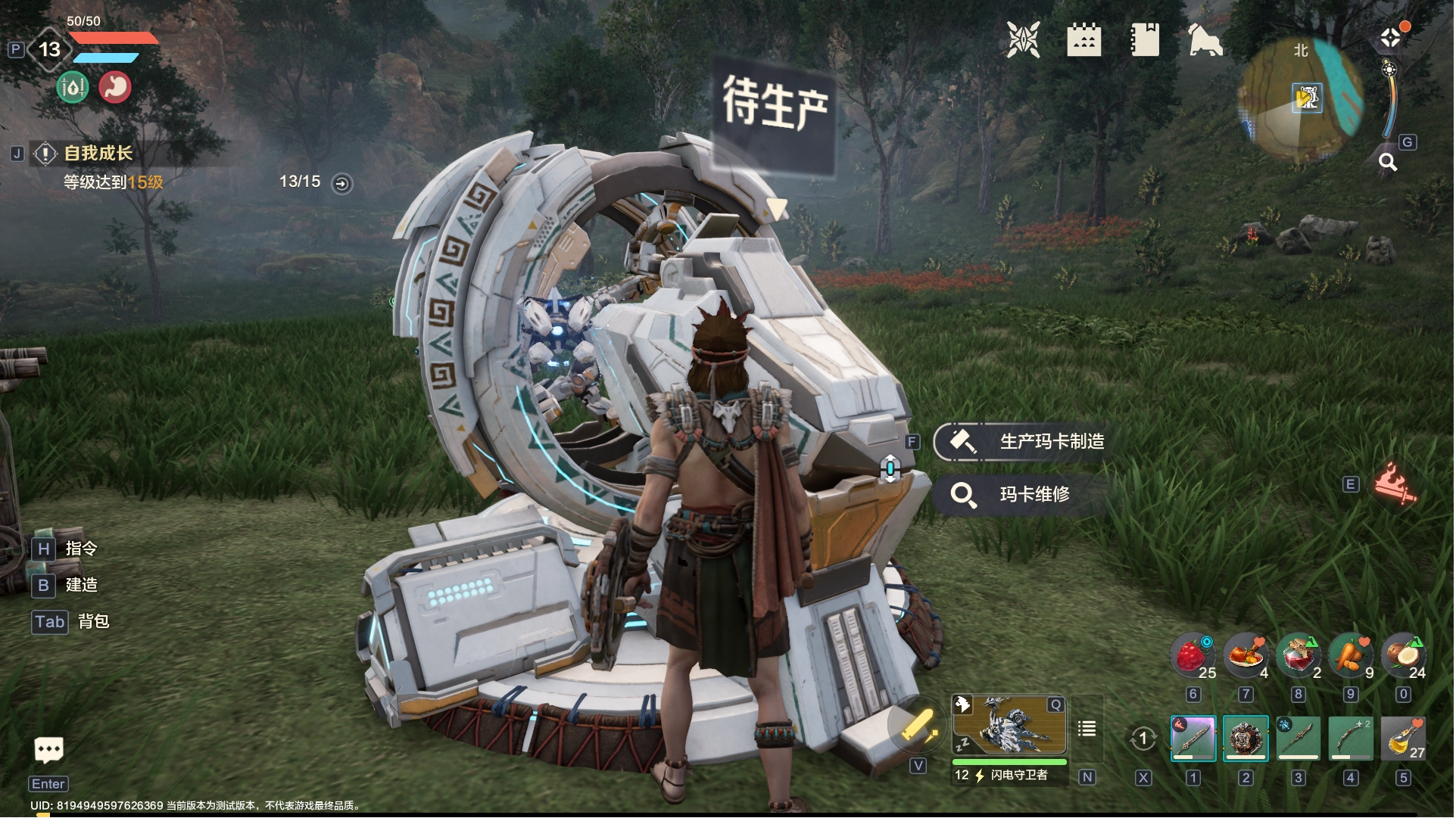Use the yellow potion flask slot
Screen dimensions: 1456x818
coord(1403,738)
